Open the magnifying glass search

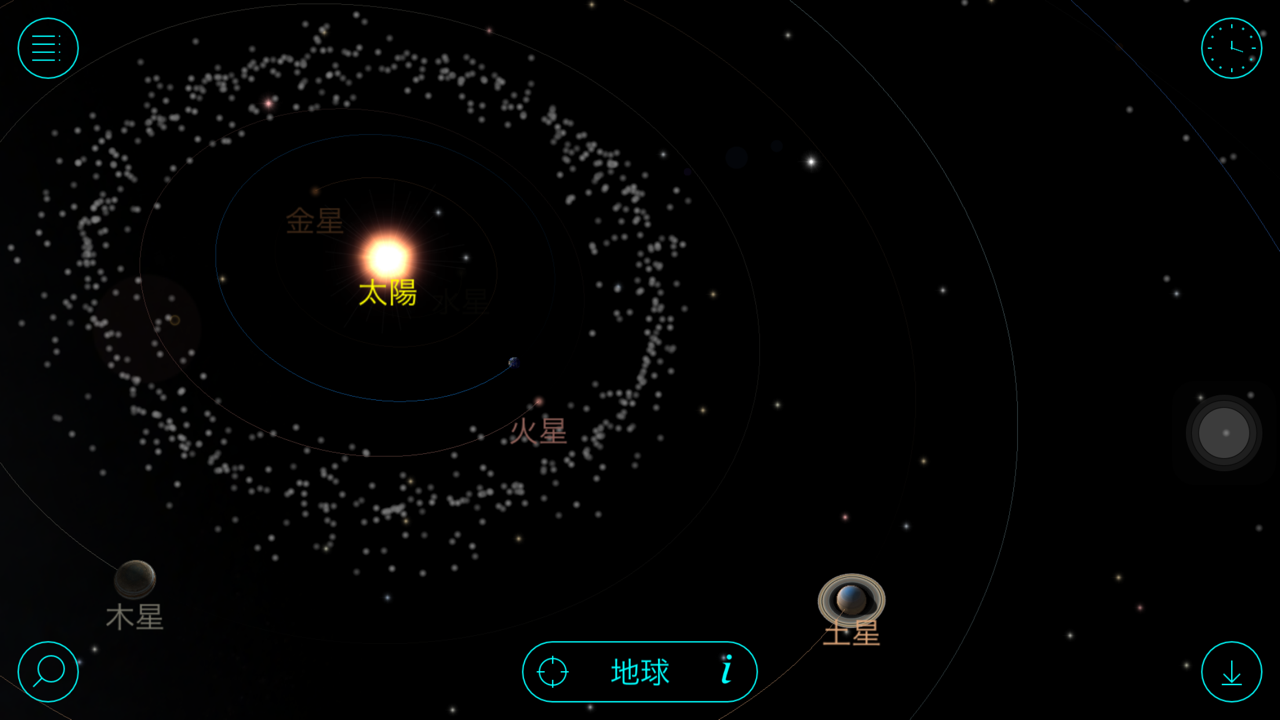pos(48,671)
